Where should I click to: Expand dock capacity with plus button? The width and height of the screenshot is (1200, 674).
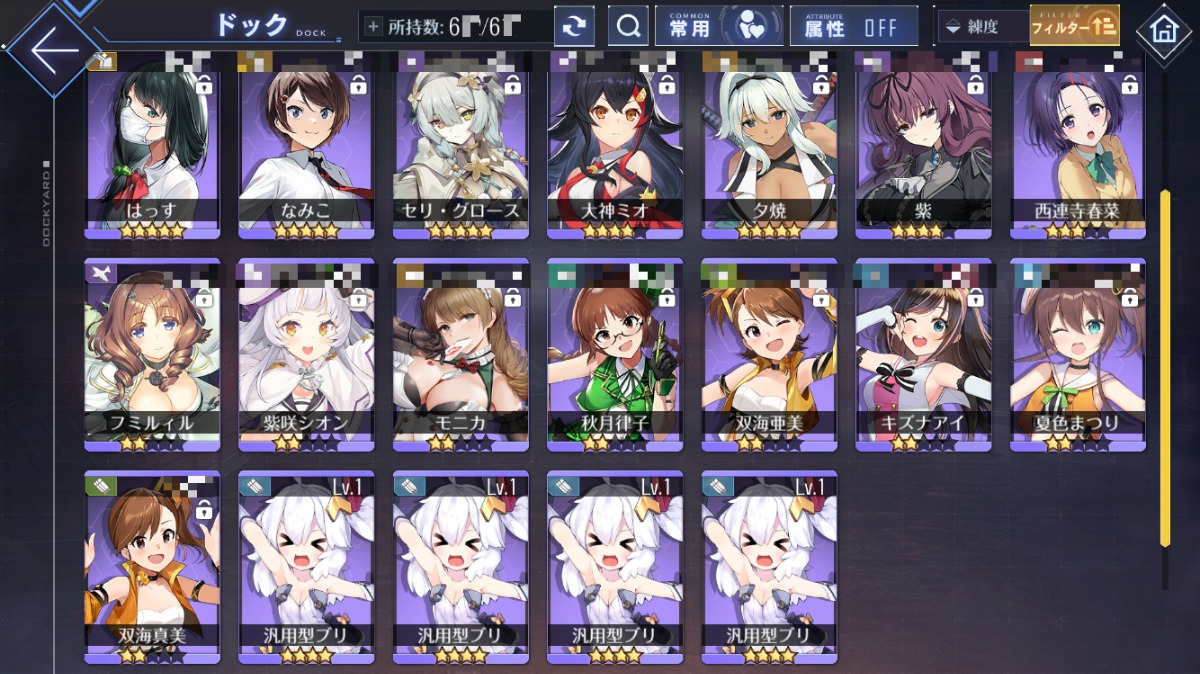click(x=373, y=27)
